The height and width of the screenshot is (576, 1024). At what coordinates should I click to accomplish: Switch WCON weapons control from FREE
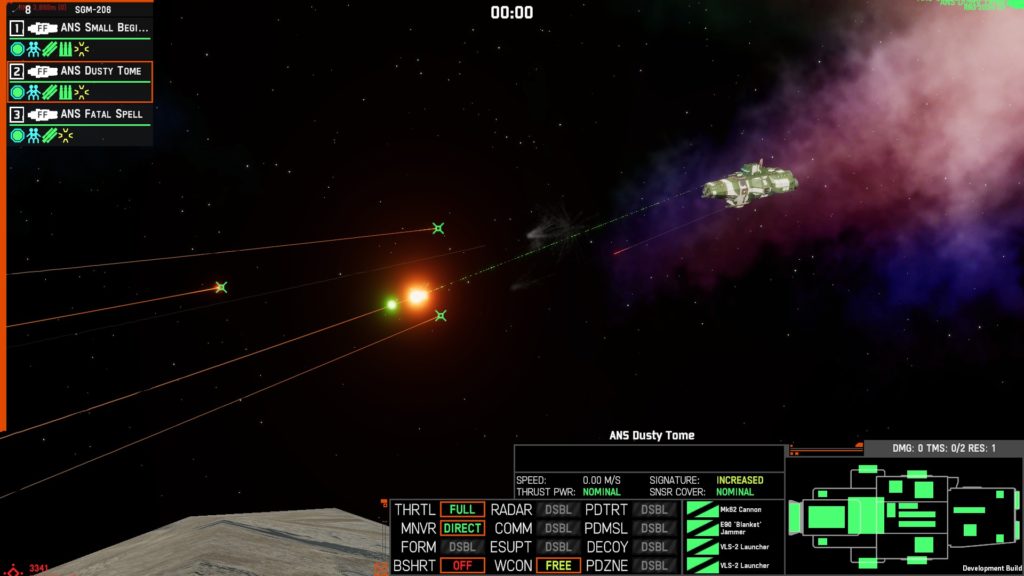558,565
